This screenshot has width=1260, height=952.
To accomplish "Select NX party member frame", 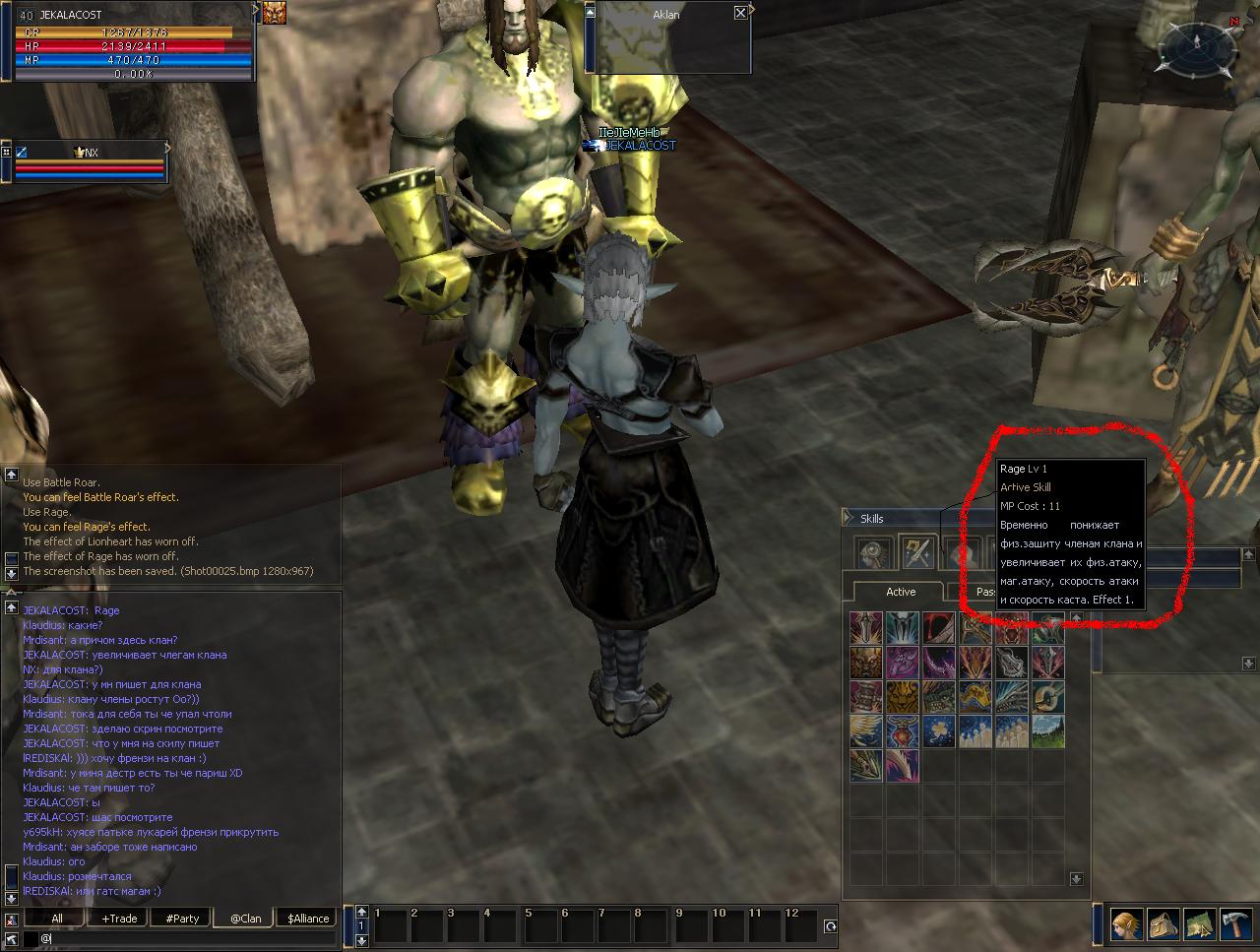I will pyautogui.click(x=89, y=162).
